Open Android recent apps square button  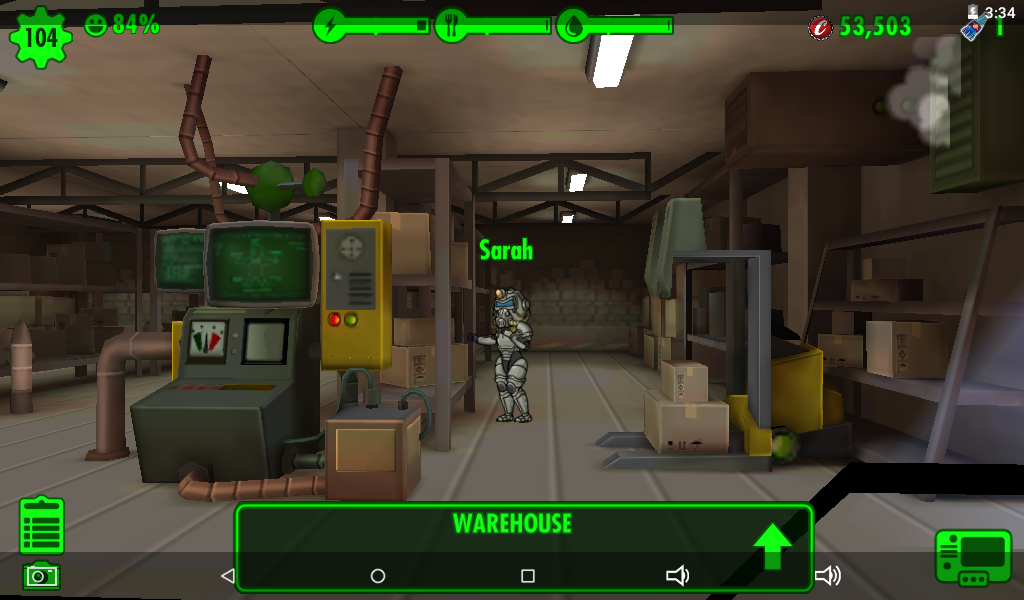point(528,576)
